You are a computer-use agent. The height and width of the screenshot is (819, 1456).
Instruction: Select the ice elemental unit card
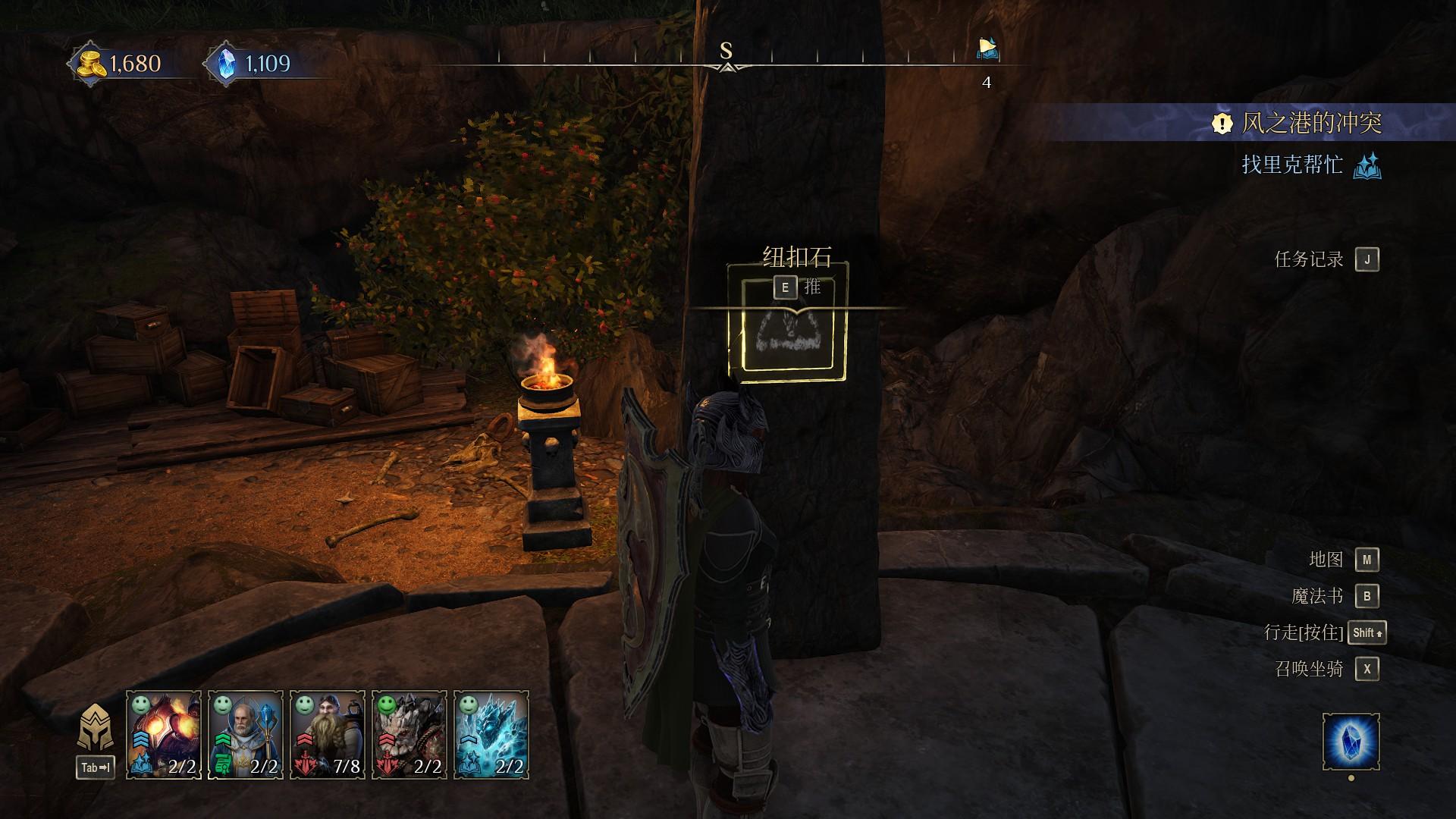point(491,734)
